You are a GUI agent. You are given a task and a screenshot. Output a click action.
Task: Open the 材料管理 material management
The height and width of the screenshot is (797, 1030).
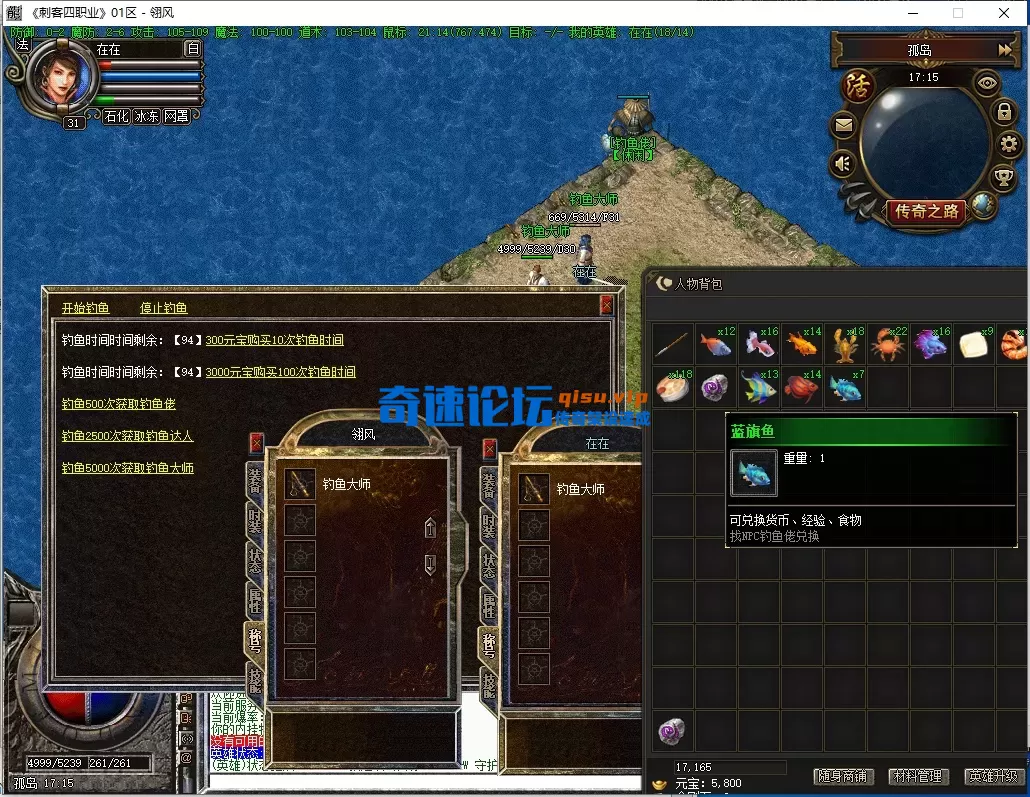click(916, 776)
